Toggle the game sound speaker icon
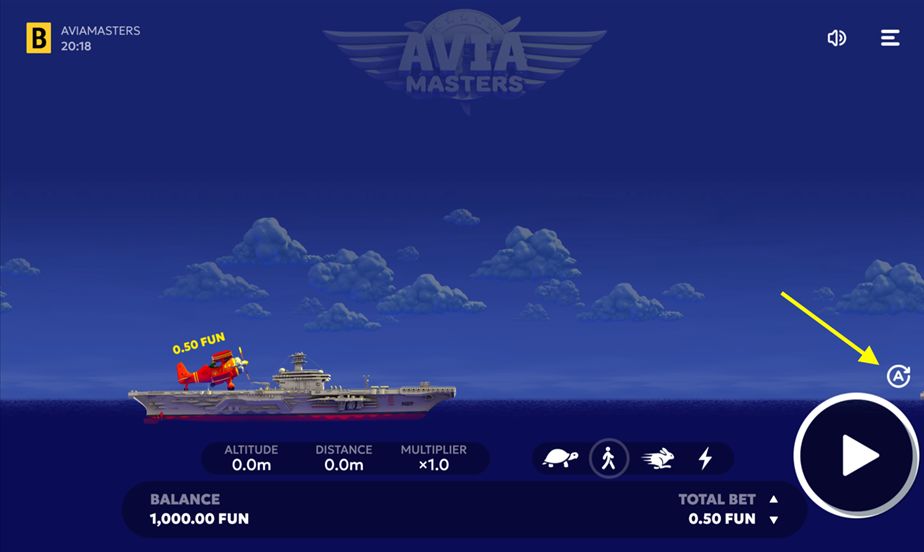This screenshot has height=552, width=924. (x=837, y=38)
